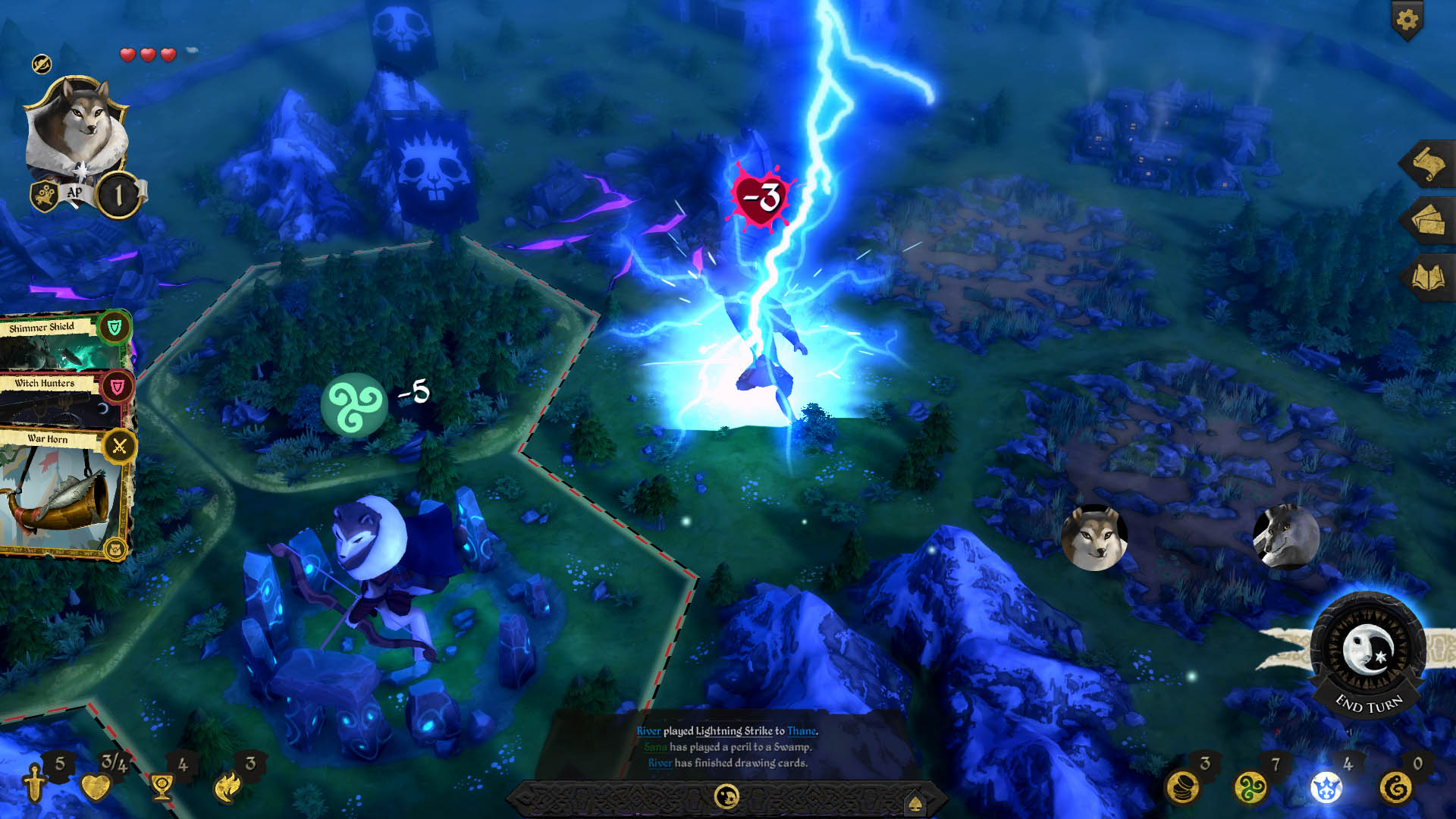The width and height of the screenshot is (1456, 819).
Task: Select the shield icon on Shimmer Shield card
Action: coord(115,328)
